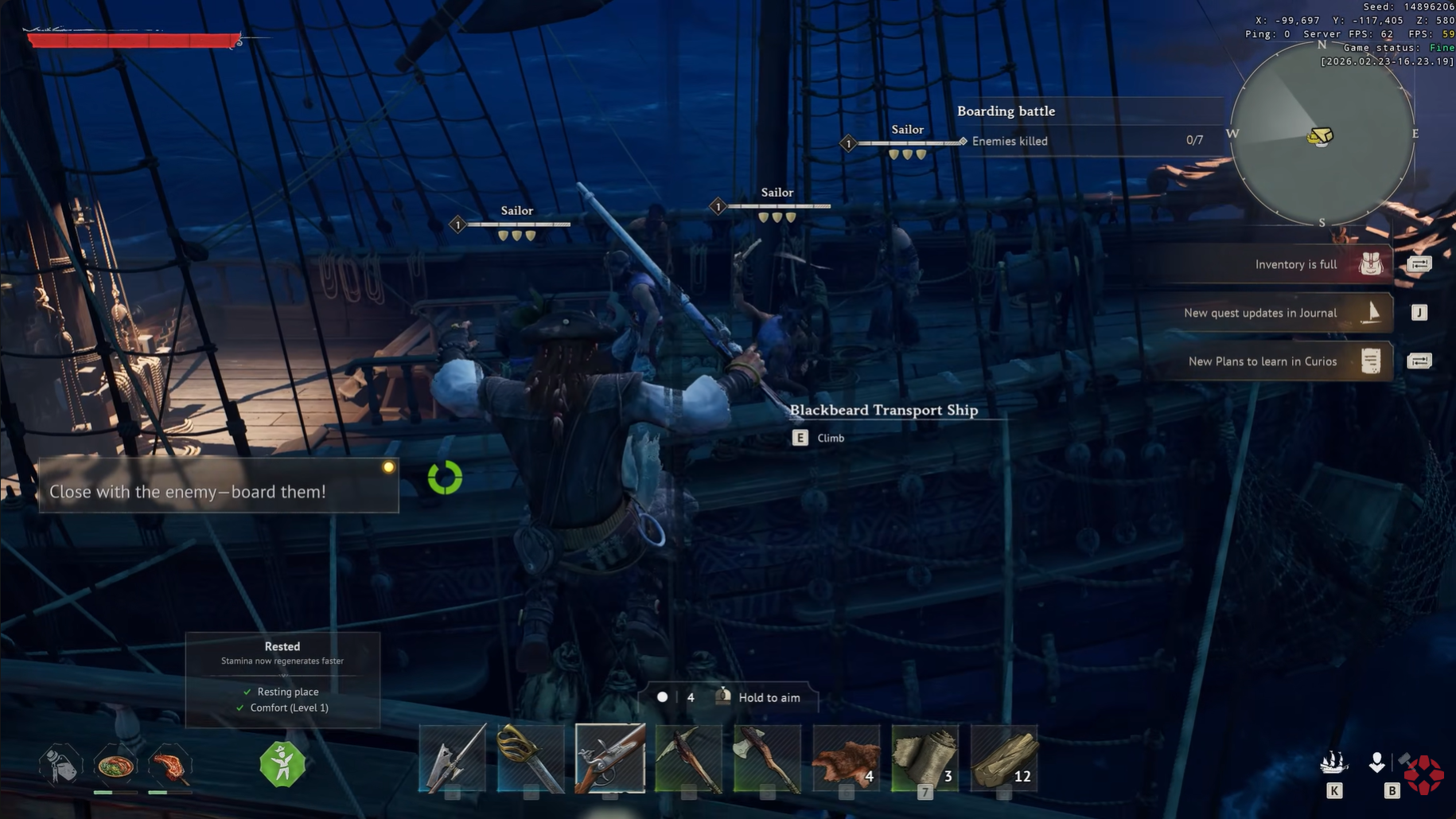Choose the pickaxe hotbar slot

[x=689, y=759]
